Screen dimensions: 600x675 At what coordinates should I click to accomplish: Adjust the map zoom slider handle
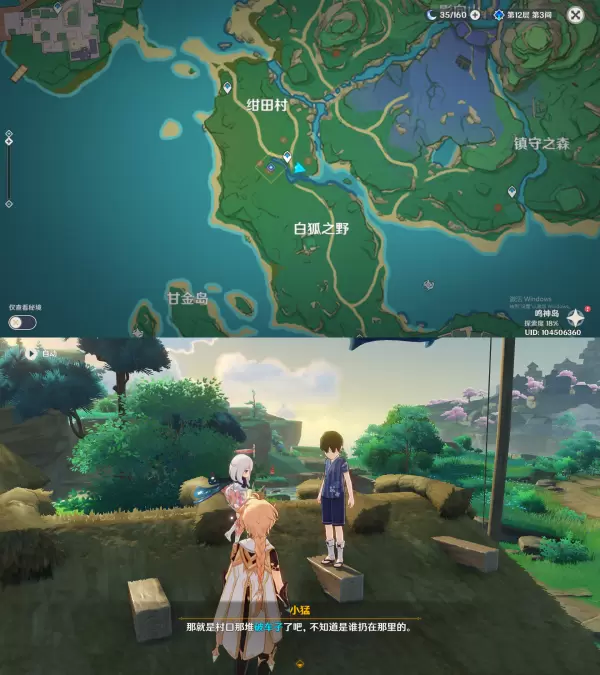click(9, 141)
